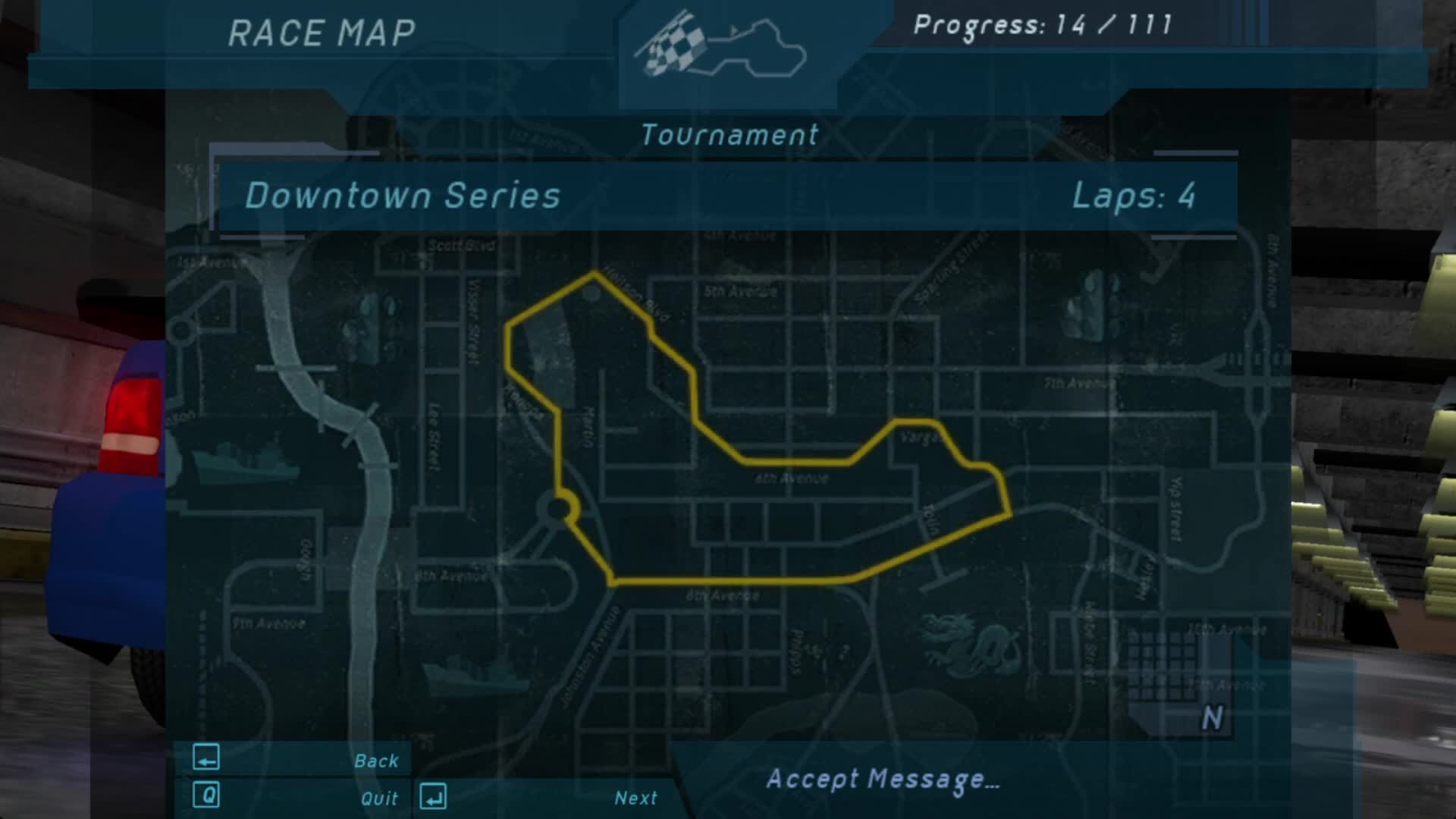Click the RACE MAP title

[x=322, y=32]
